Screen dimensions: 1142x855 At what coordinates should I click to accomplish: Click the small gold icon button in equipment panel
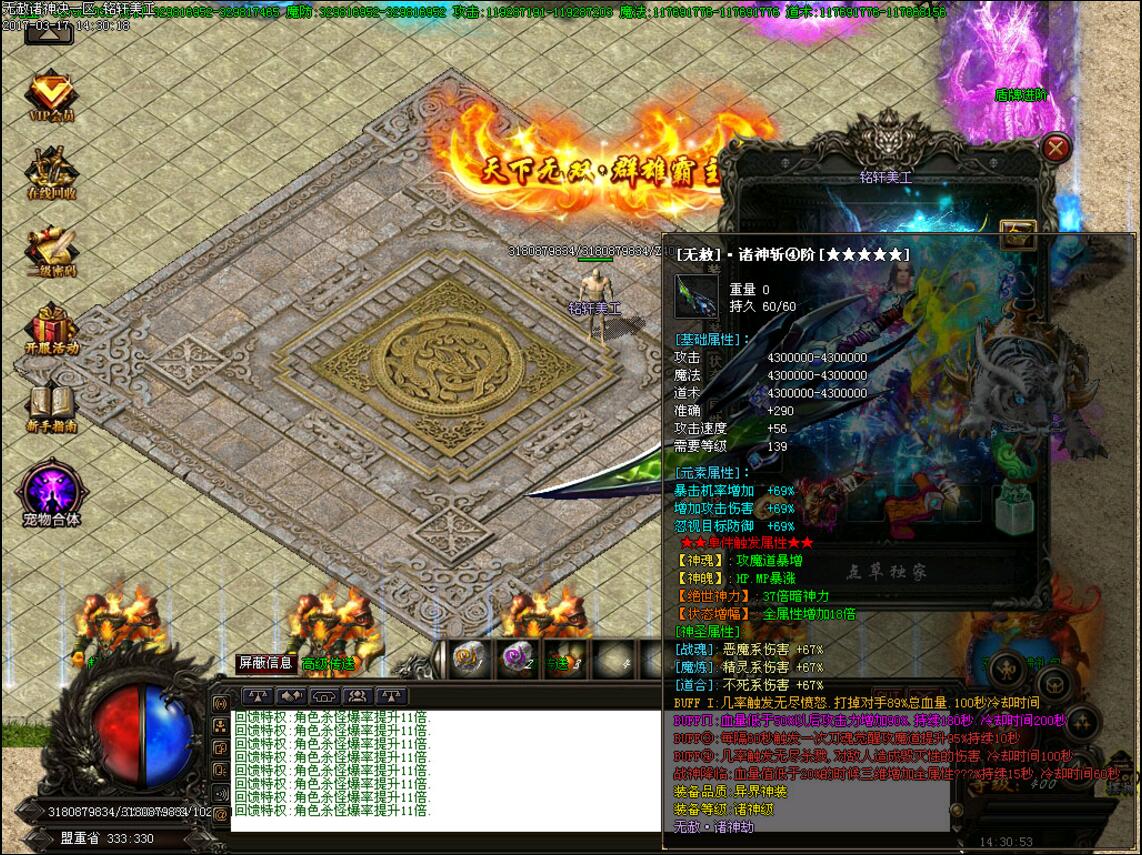[1019, 236]
